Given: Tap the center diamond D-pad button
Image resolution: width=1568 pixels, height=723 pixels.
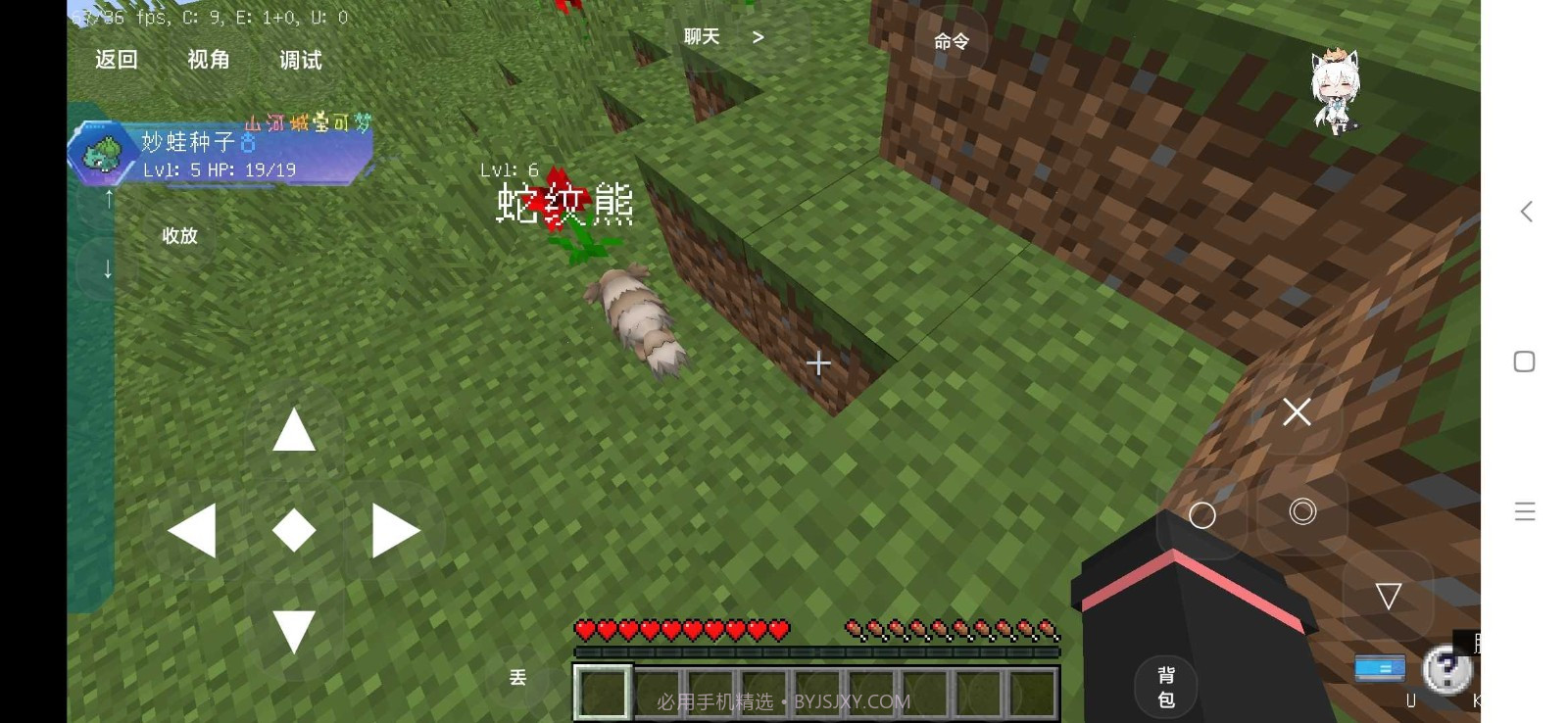Looking at the screenshot, I should click(294, 530).
